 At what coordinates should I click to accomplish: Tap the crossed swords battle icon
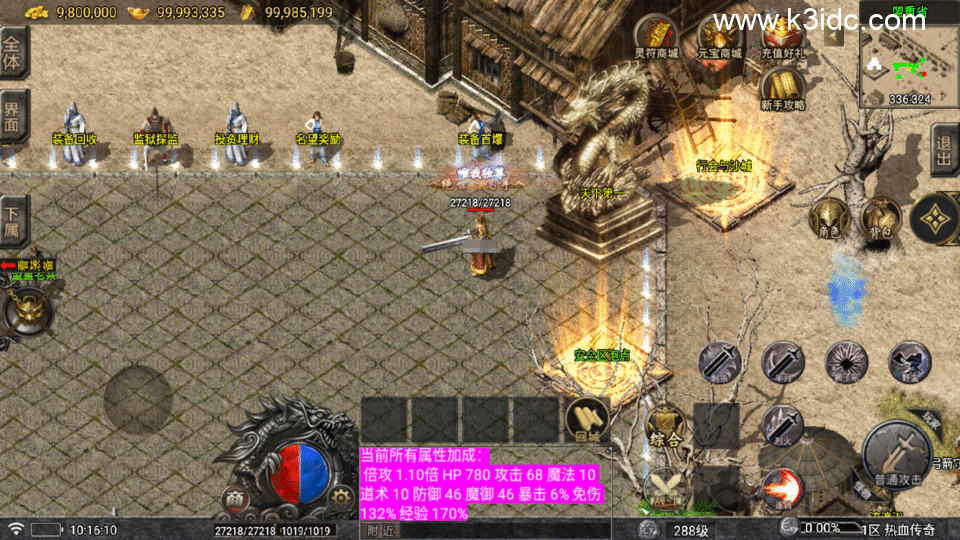(x=664, y=487)
